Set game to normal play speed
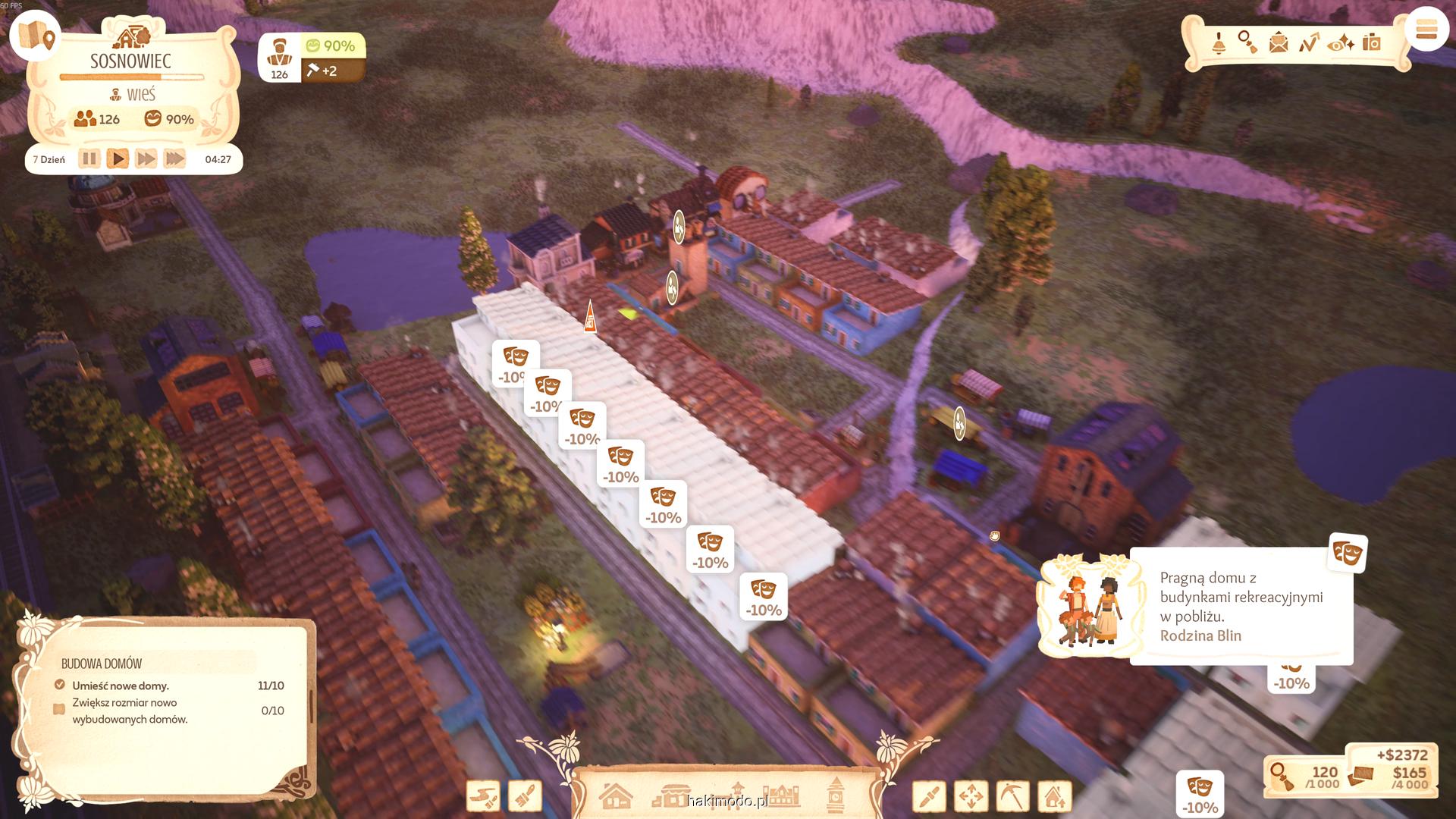The image size is (1456, 819). (x=118, y=158)
